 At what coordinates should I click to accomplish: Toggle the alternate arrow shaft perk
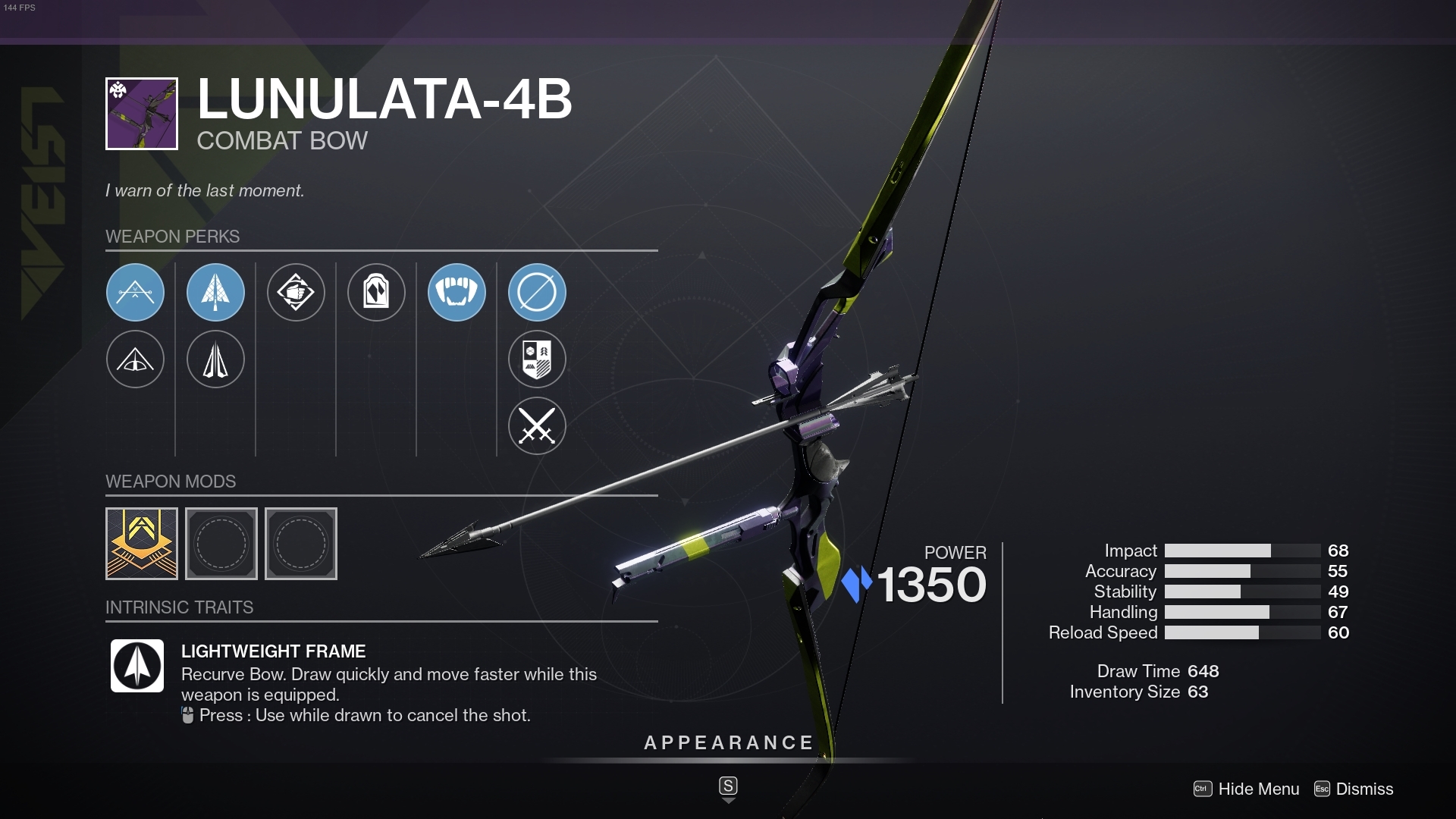coord(215,359)
